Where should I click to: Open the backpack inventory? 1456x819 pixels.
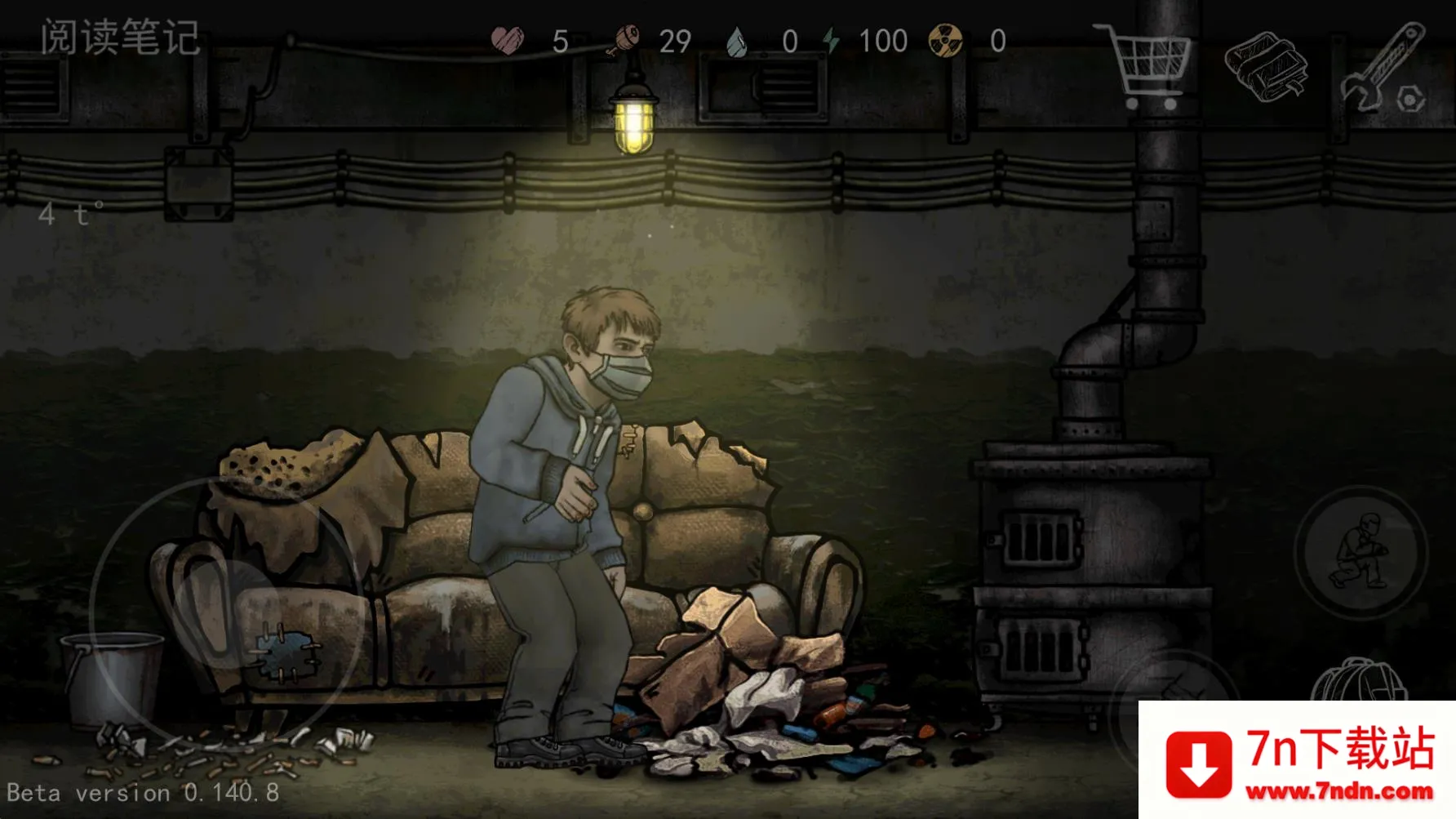pyautogui.click(x=1358, y=683)
